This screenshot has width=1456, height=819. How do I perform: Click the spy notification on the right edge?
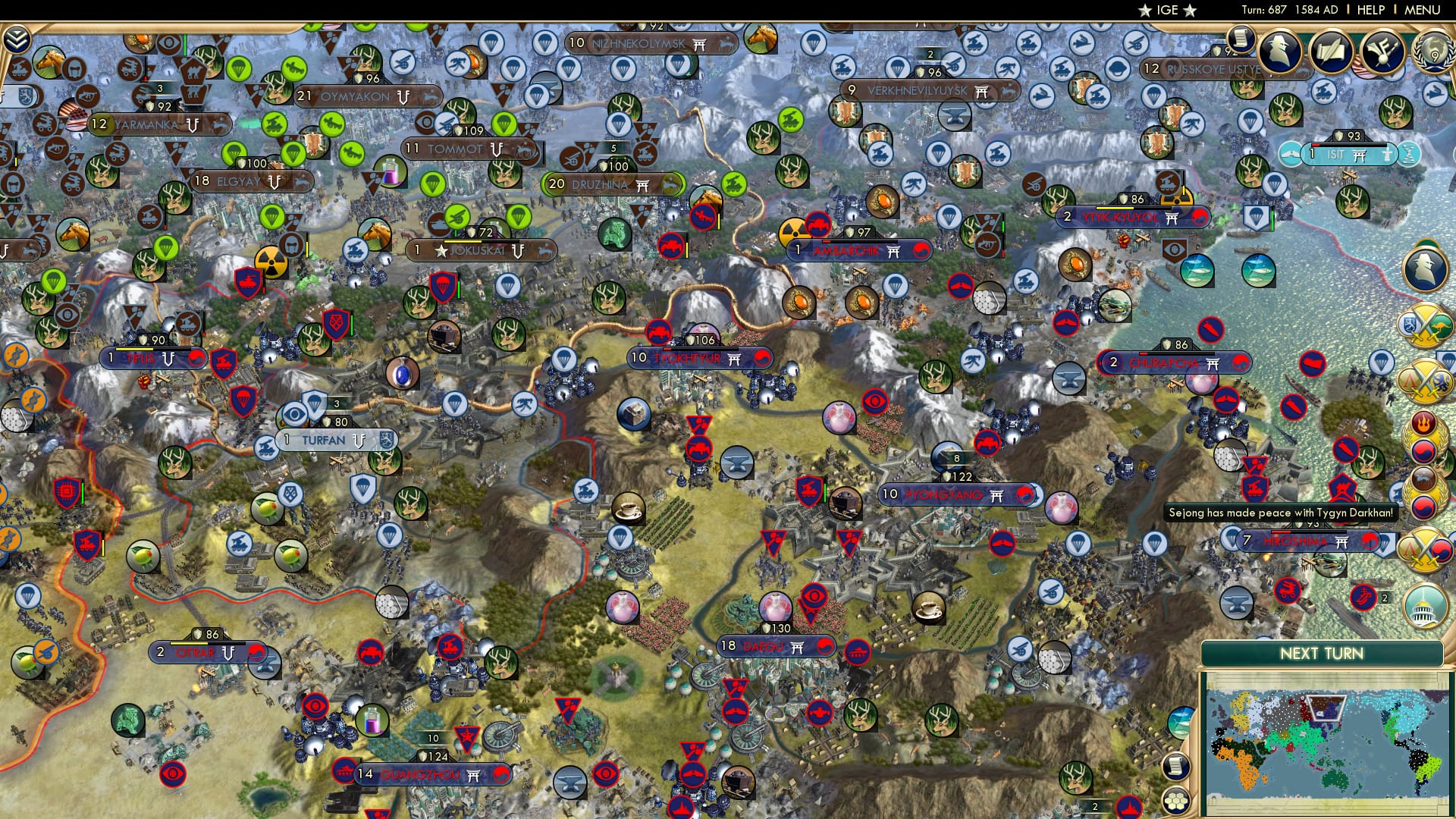pyautogui.click(x=1422, y=268)
